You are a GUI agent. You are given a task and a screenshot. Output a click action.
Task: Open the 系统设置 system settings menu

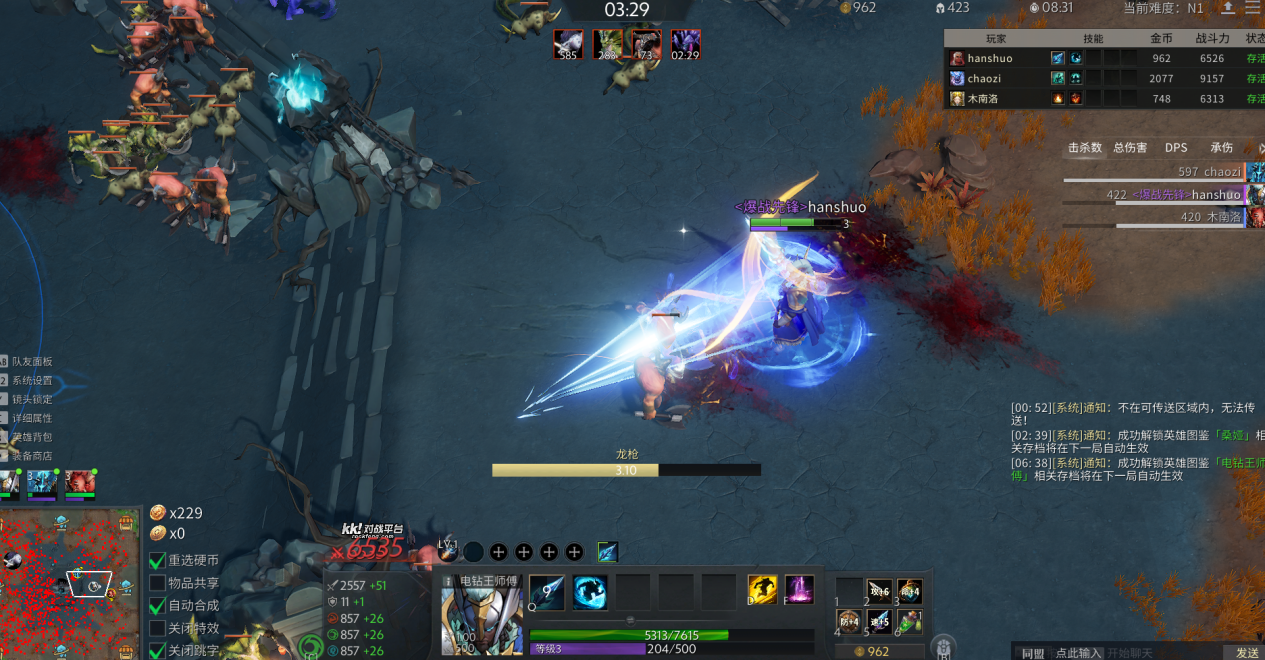(x=31, y=380)
